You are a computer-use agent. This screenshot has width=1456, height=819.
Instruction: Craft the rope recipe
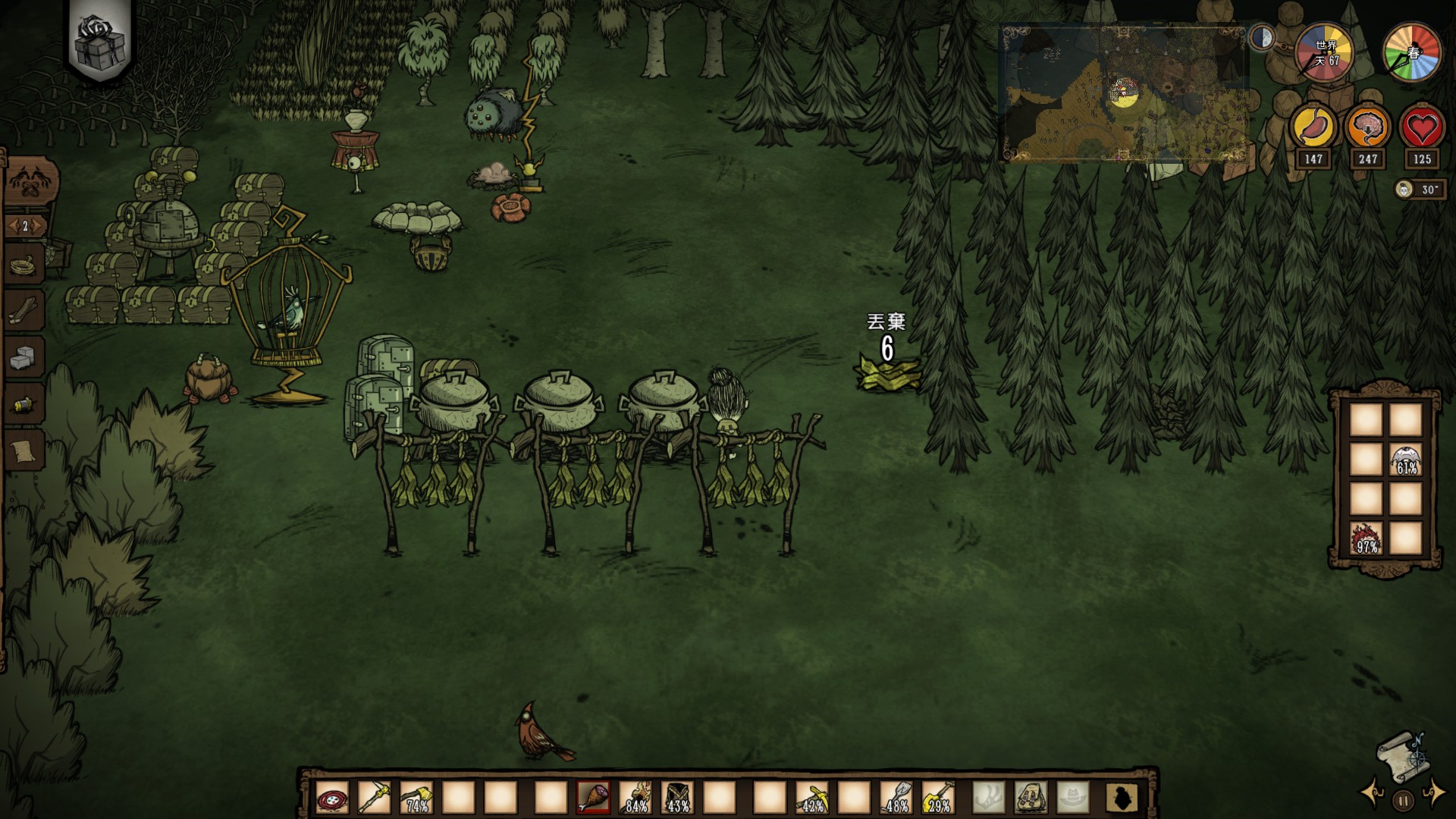(25, 265)
